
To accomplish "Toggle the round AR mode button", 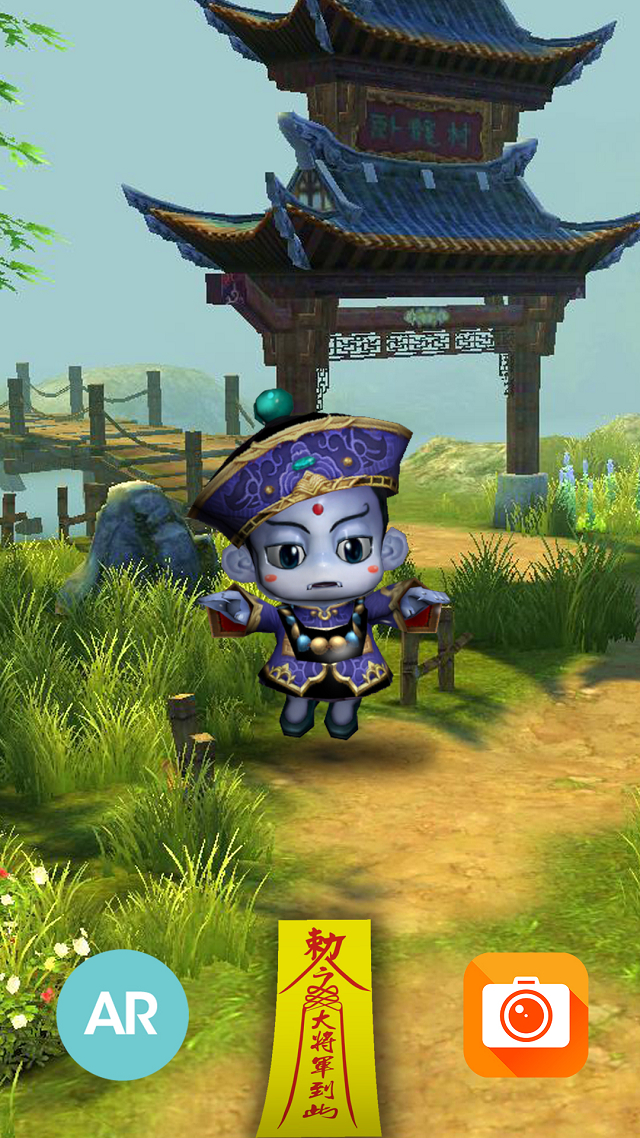I will click(122, 1014).
